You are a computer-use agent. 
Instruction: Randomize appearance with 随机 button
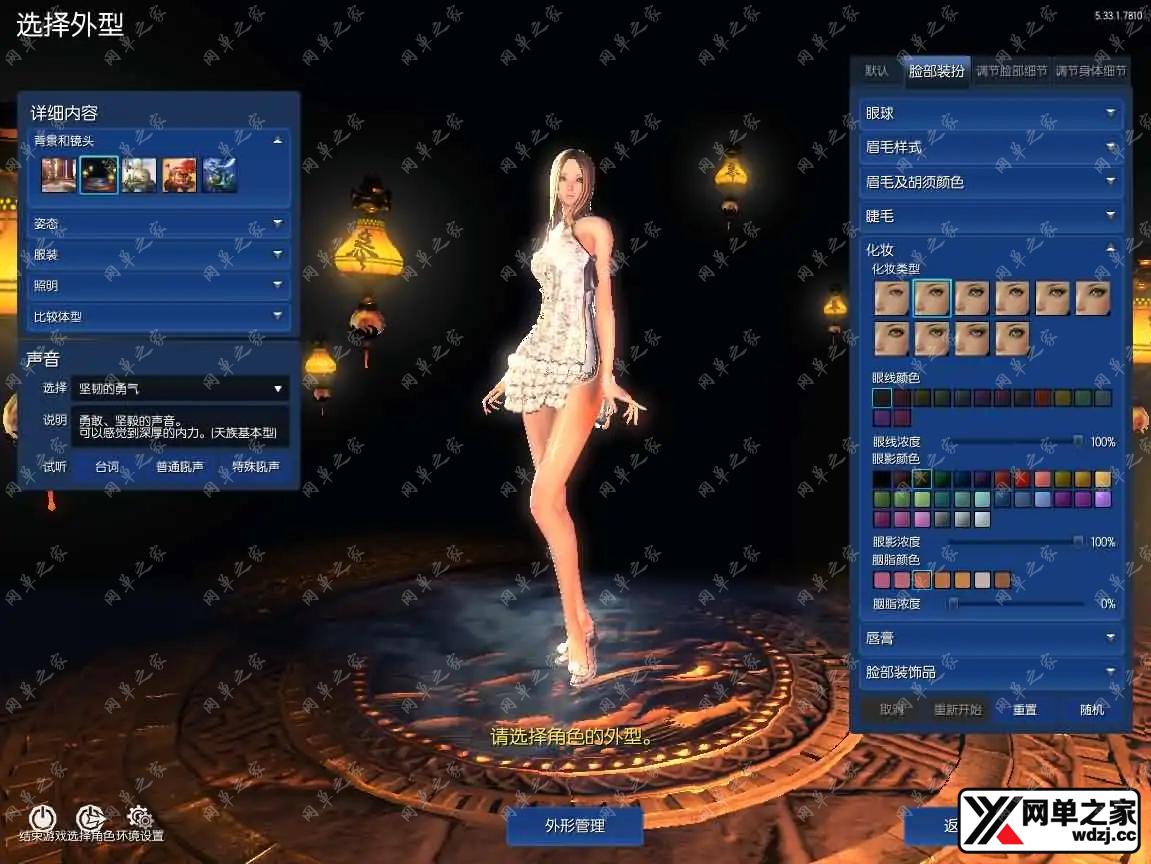[1092, 709]
